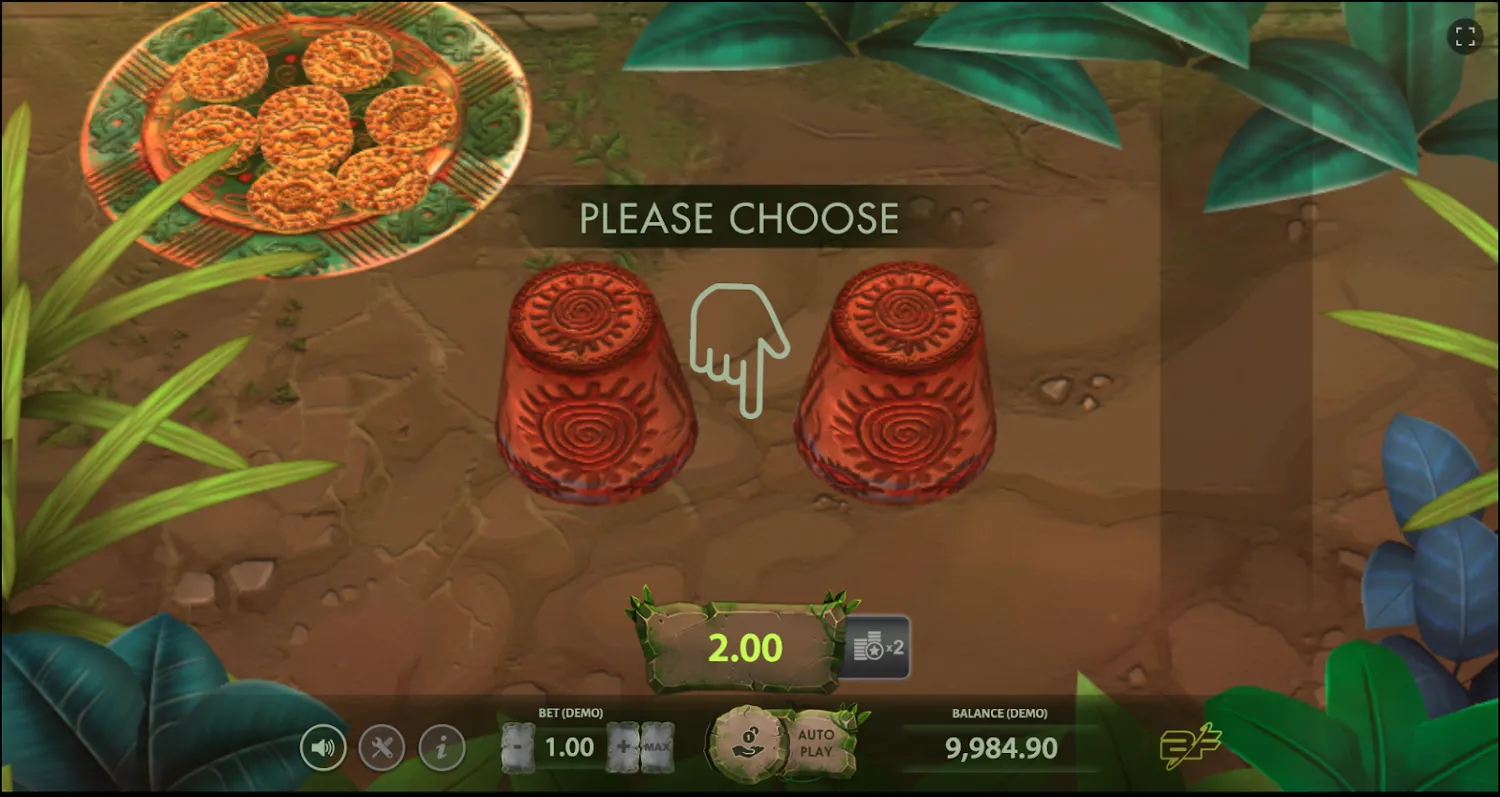Enter fullscreen mode
Image resolution: width=1500 pixels, height=797 pixels.
[x=1466, y=37]
